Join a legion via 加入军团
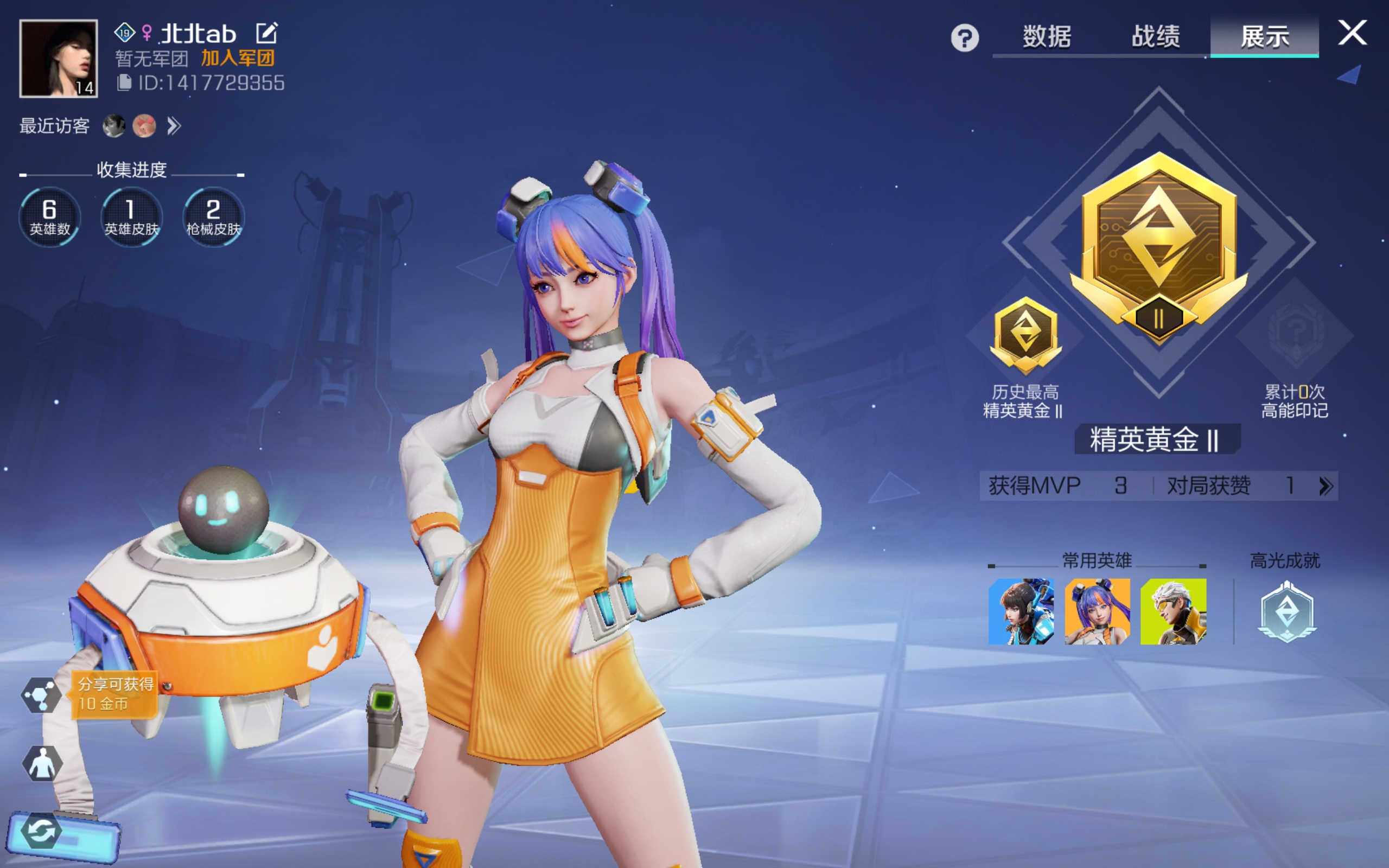 click(x=238, y=58)
